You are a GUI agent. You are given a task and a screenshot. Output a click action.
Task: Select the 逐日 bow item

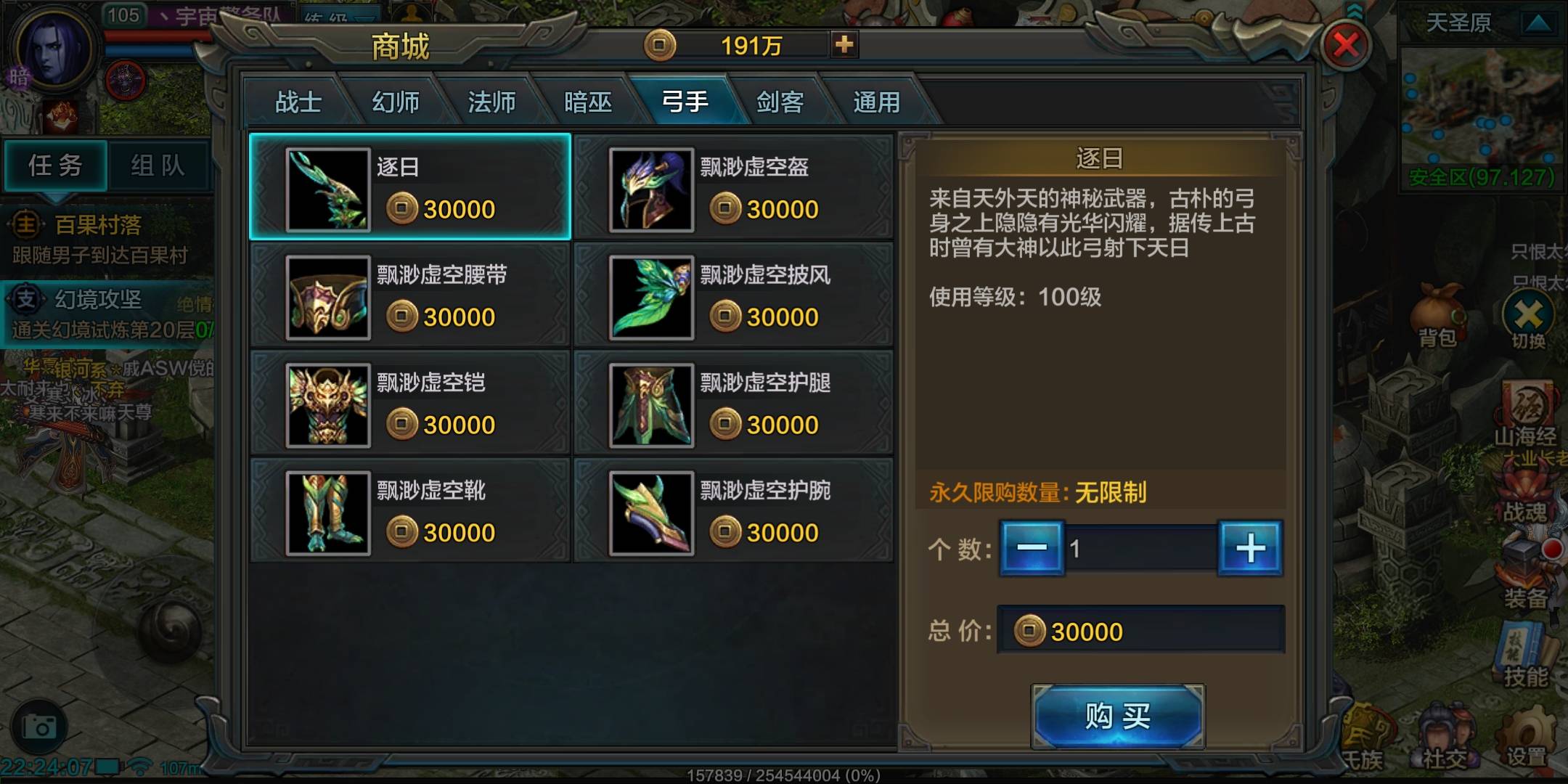pyautogui.click(x=410, y=185)
